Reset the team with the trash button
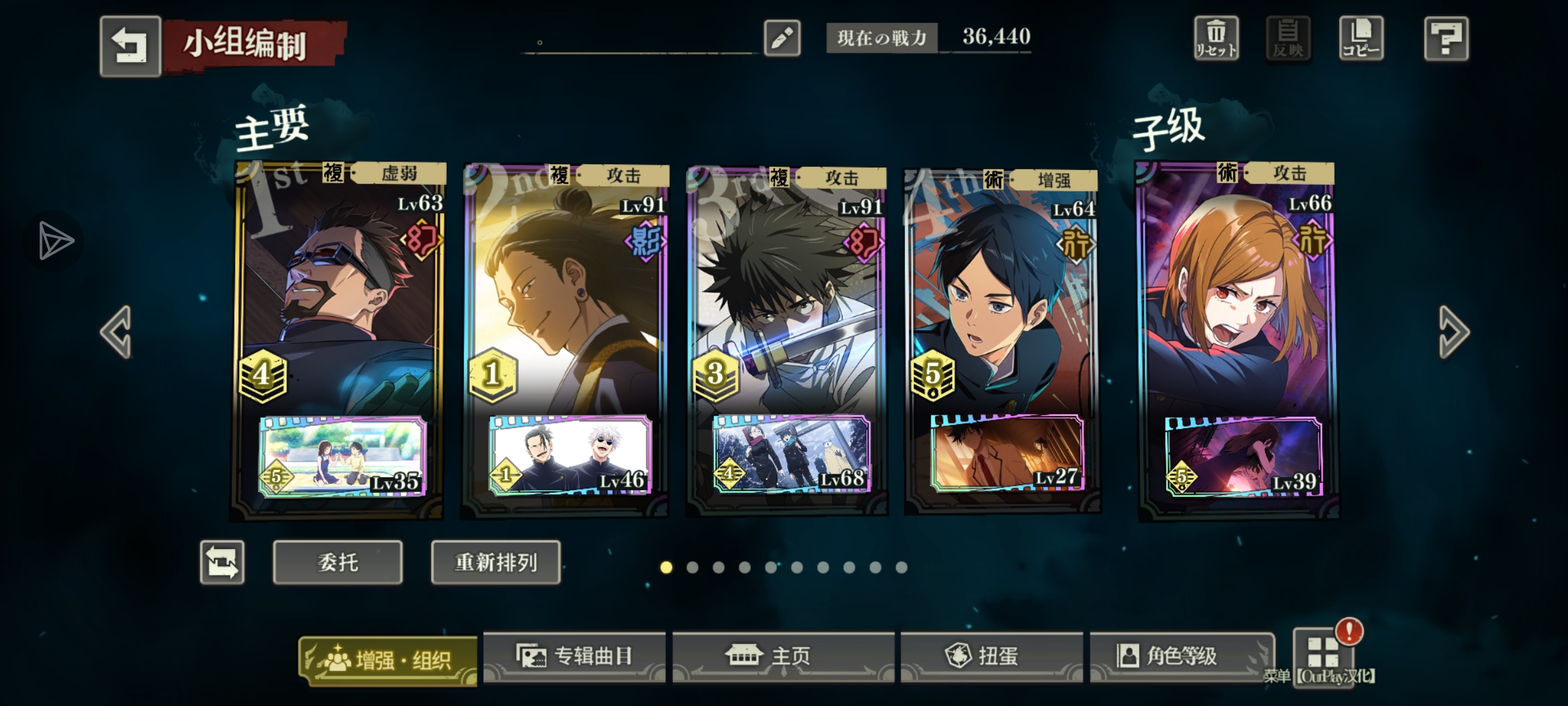The image size is (1568, 706). tap(1216, 39)
